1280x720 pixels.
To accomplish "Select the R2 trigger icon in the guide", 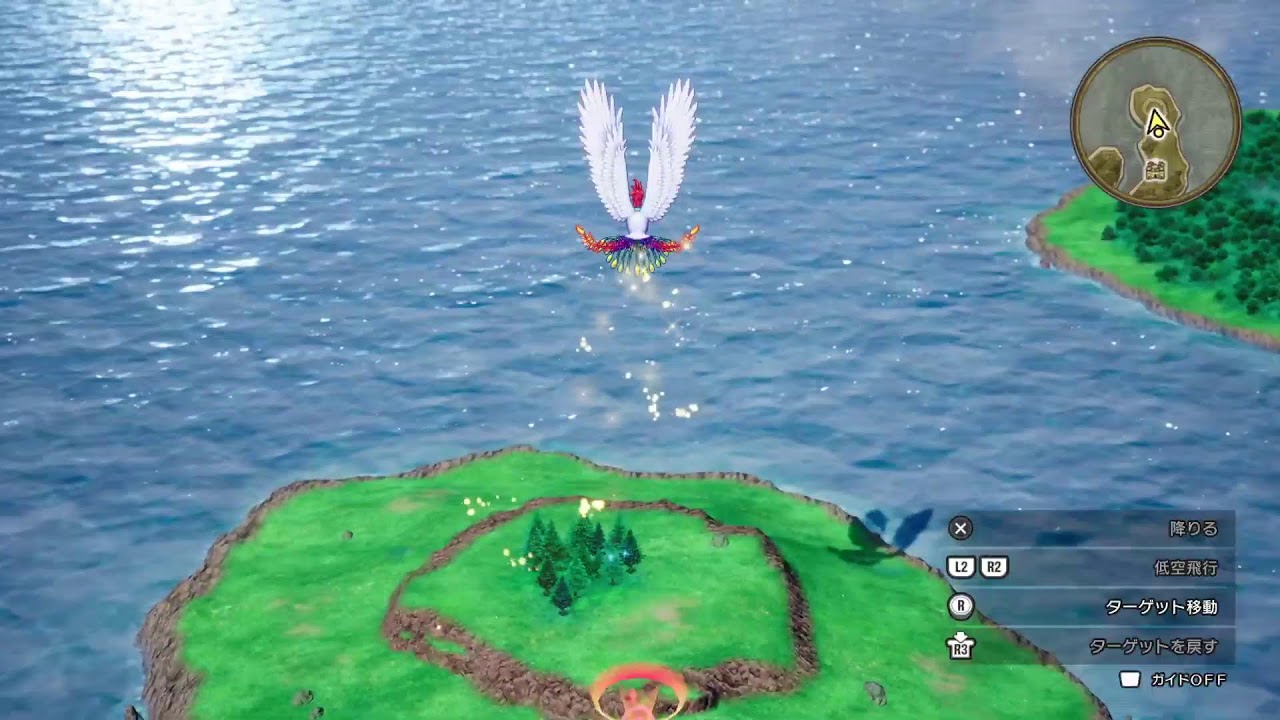I will (x=995, y=564).
